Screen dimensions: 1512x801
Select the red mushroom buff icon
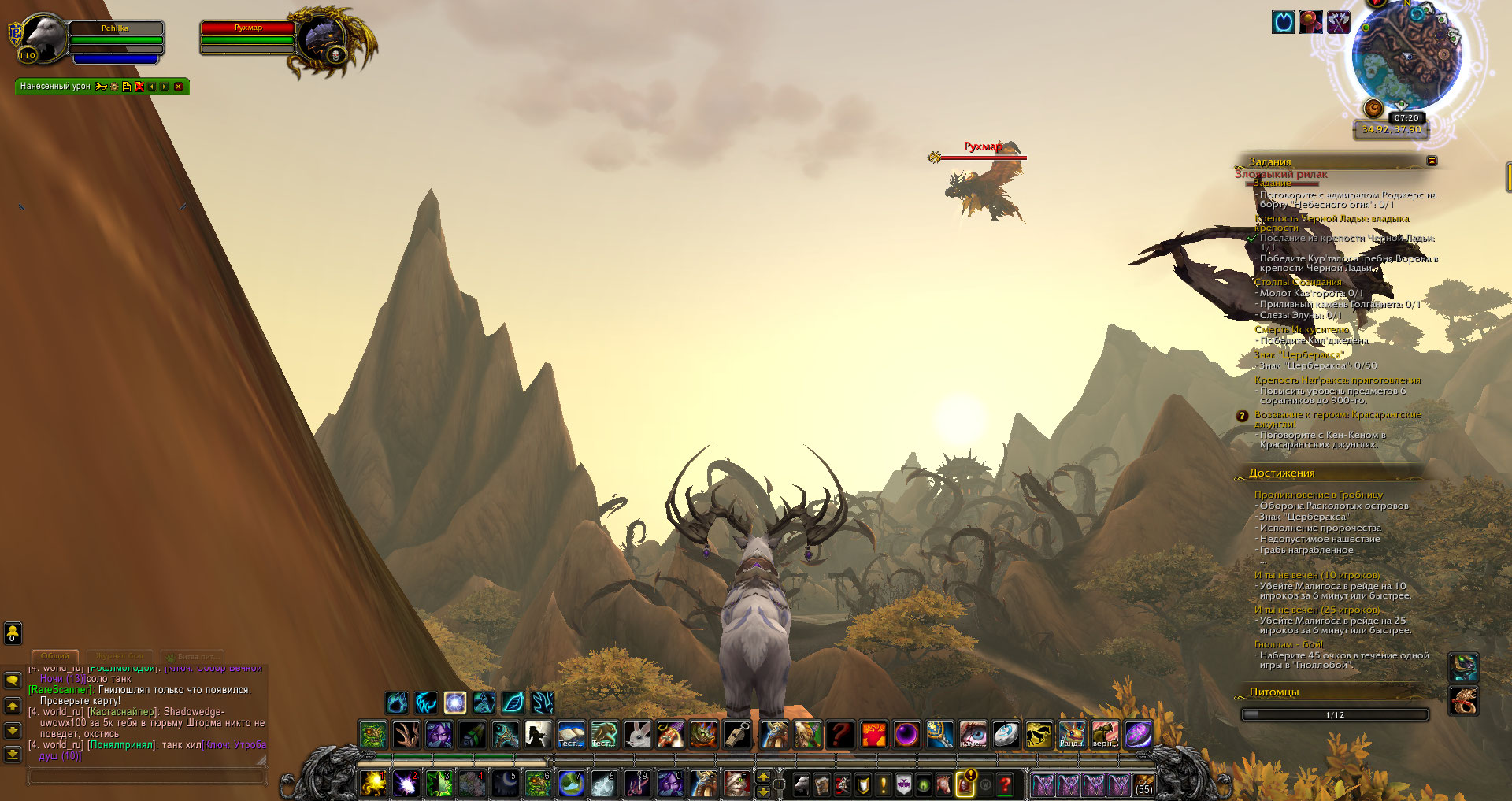click(1311, 22)
